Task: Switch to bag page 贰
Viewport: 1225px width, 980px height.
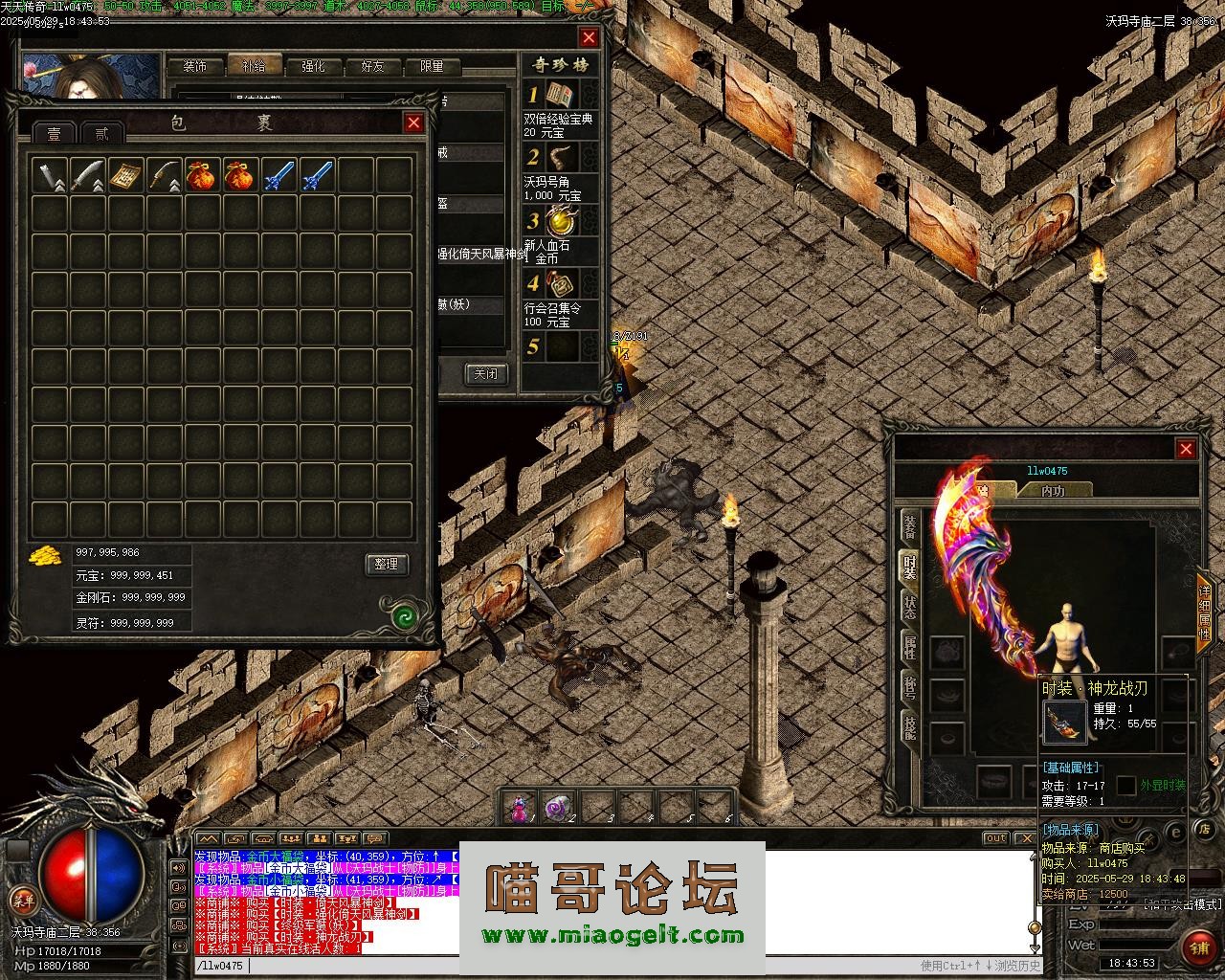Action: (101, 133)
